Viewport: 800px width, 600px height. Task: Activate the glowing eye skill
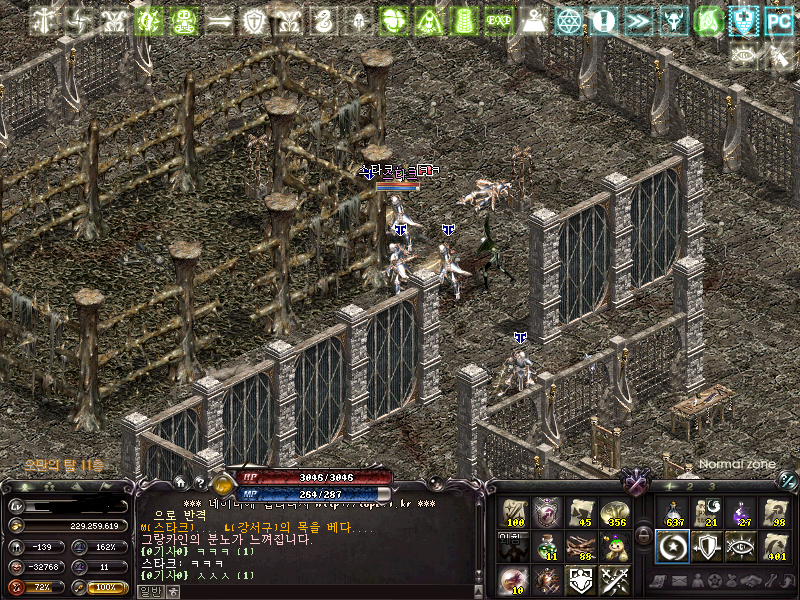click(741, 546)
